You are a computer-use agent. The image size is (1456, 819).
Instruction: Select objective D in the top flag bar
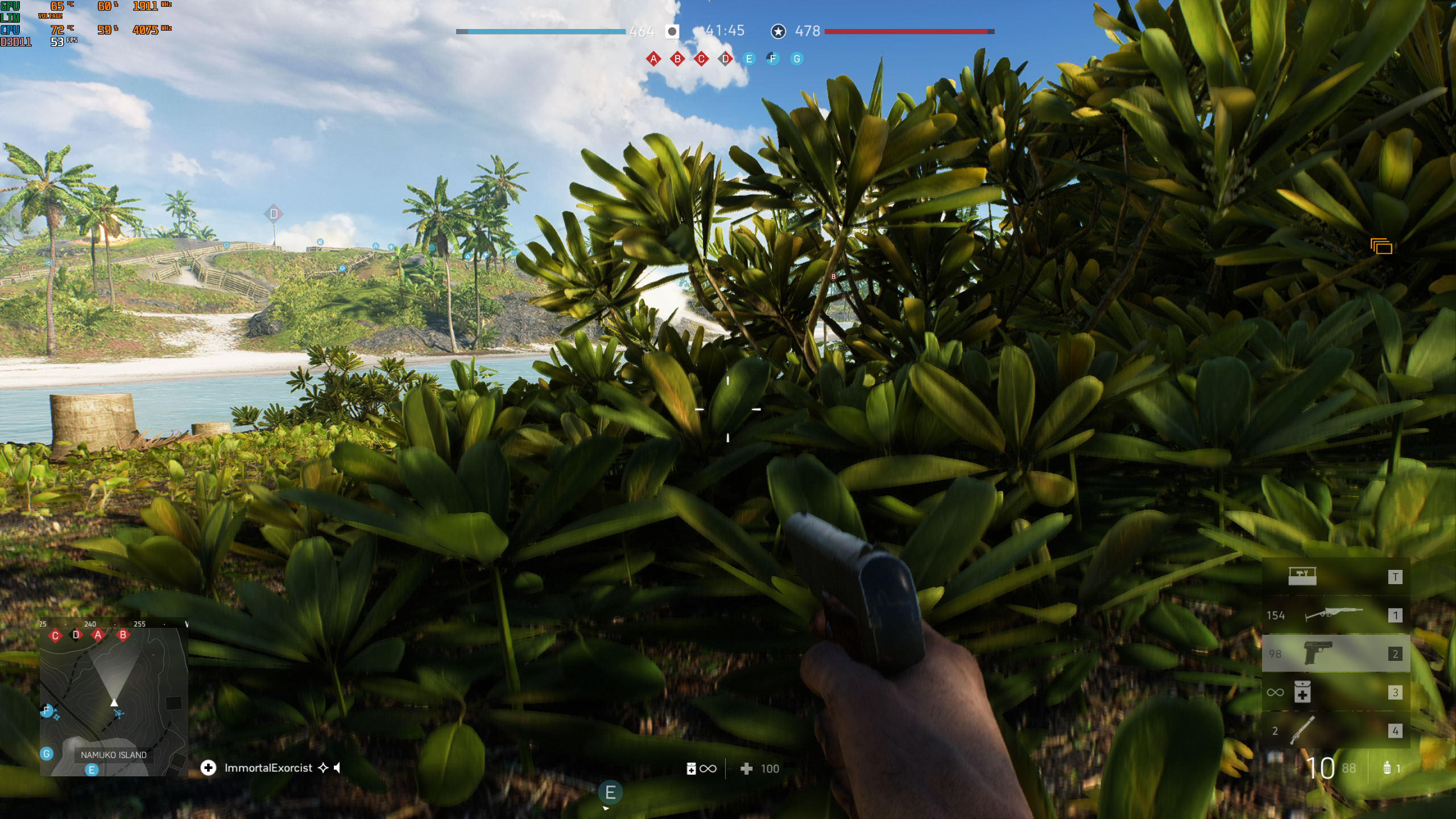click(x=725, y=59)
